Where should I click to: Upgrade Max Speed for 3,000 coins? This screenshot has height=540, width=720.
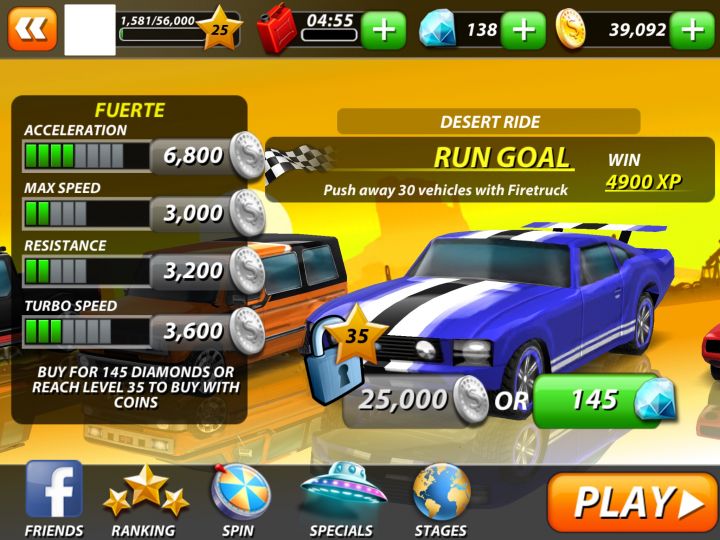point(207,213)
